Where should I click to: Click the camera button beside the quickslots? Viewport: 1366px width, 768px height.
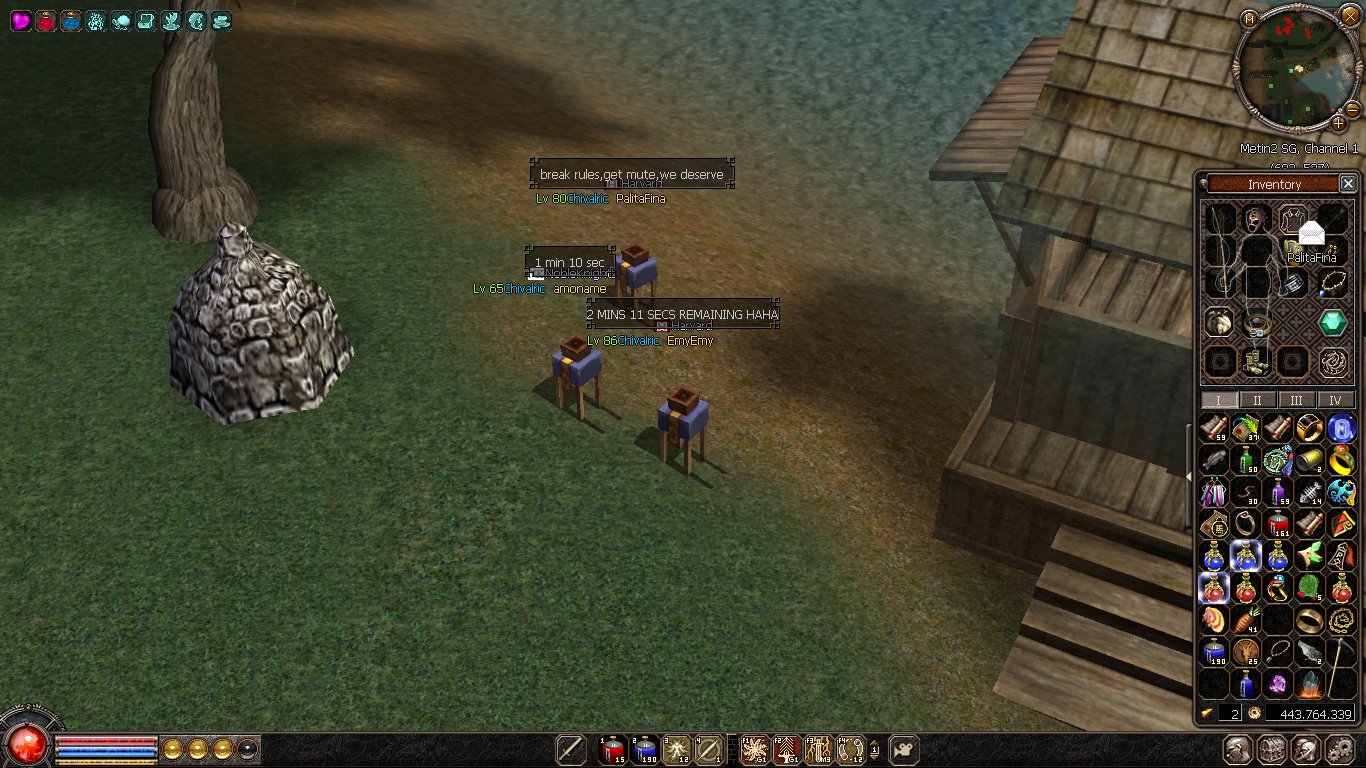click(903, 749)
